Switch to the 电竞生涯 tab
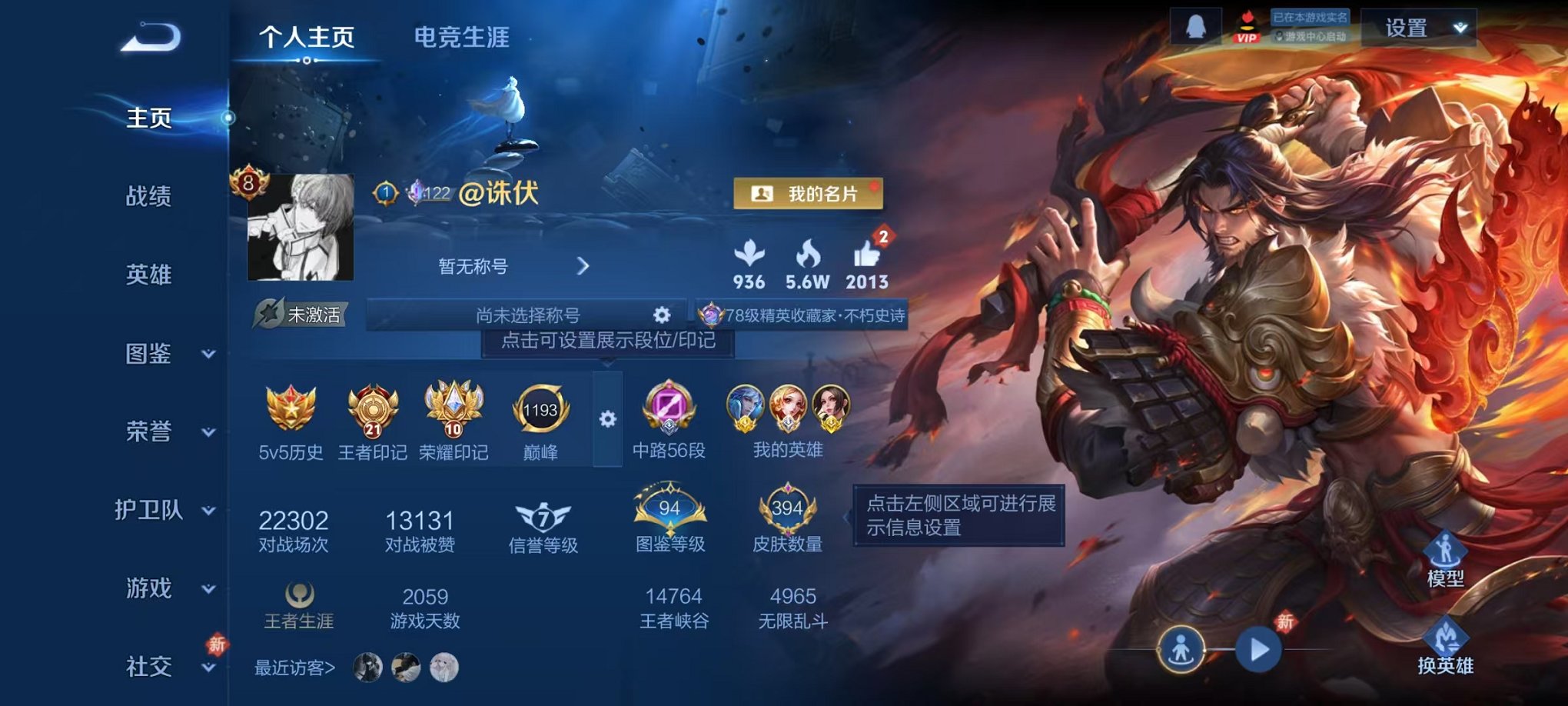 [462, 37]
